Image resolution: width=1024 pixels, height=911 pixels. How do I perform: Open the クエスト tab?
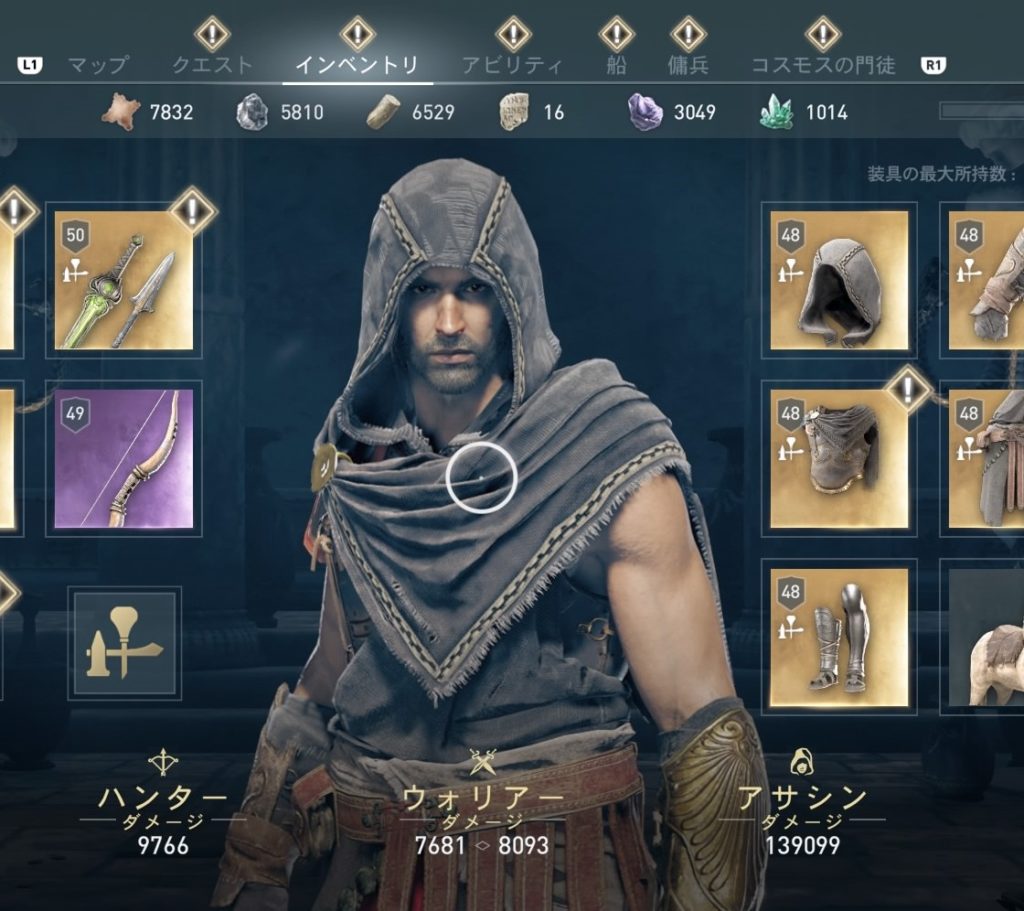click(212, 66)
